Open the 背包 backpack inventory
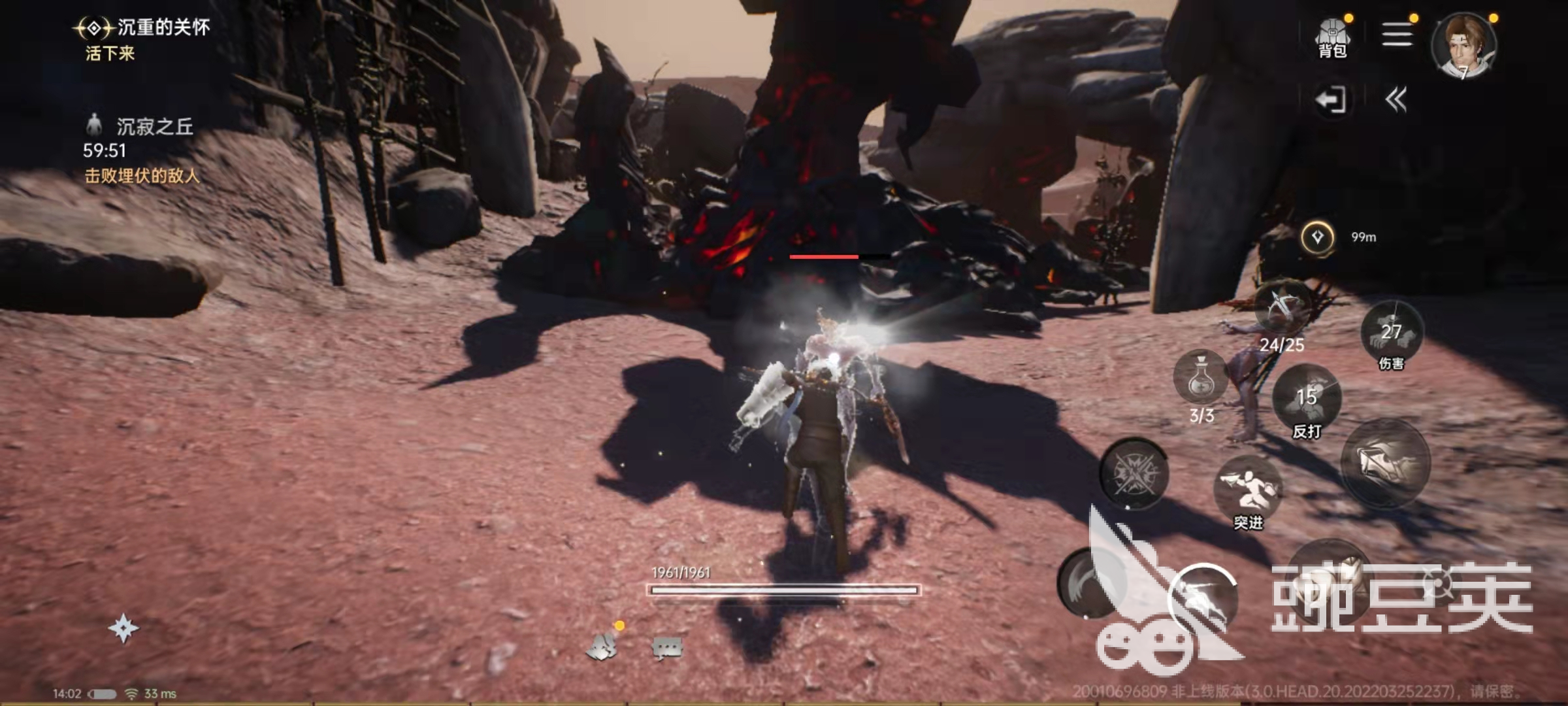This screenshot has width=1568, height=706. click(1332, 38)
